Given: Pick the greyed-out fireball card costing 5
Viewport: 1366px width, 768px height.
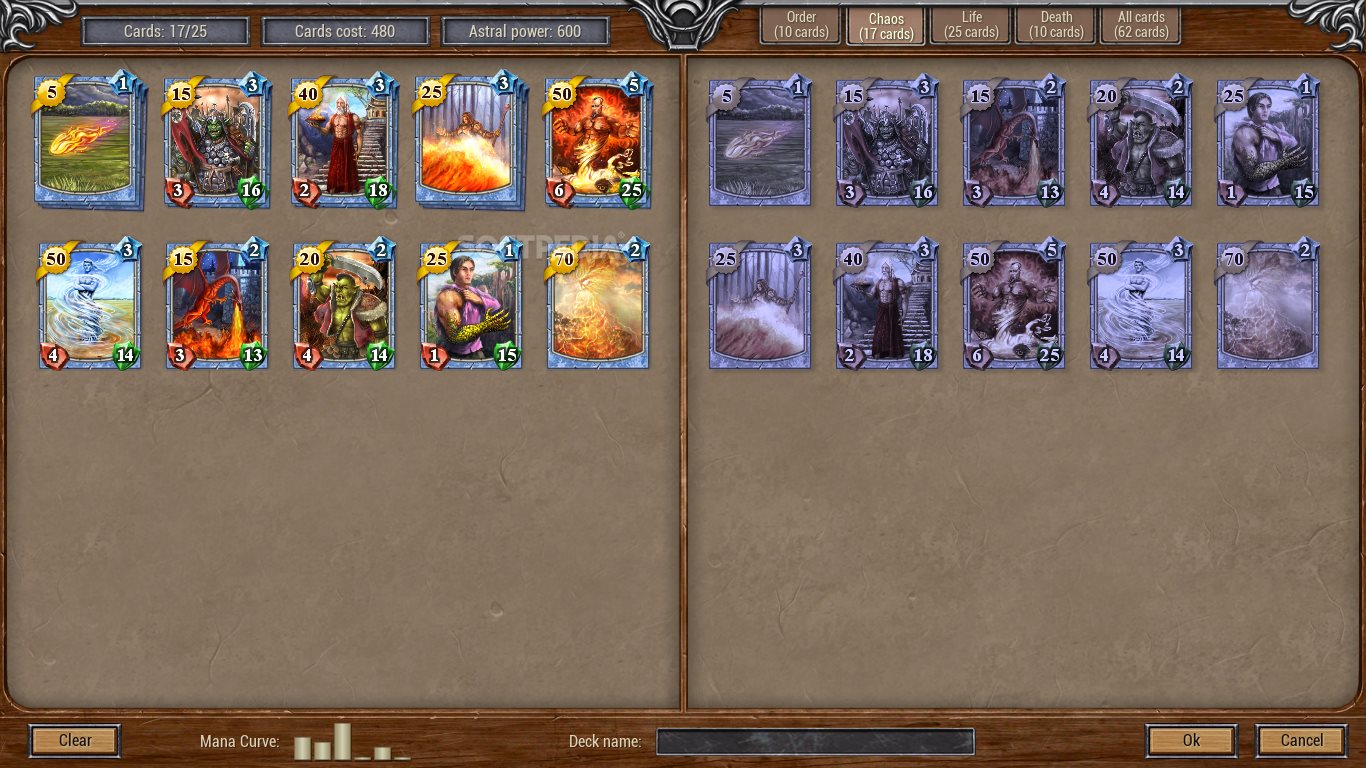Looking at the screenshot, I should pyautogui.click(x=759, y=143).
